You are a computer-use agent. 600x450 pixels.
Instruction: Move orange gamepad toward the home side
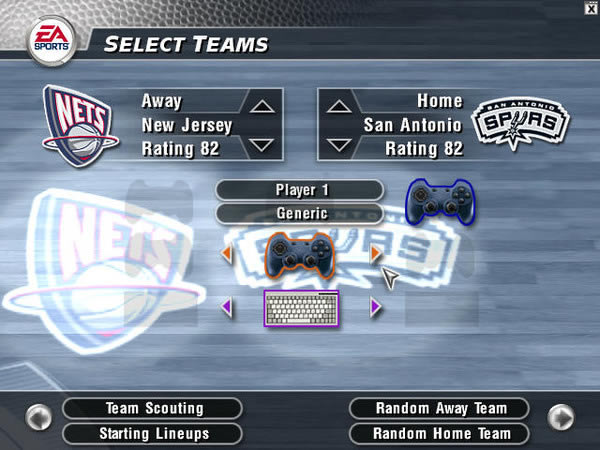click(x=376, y=255)
